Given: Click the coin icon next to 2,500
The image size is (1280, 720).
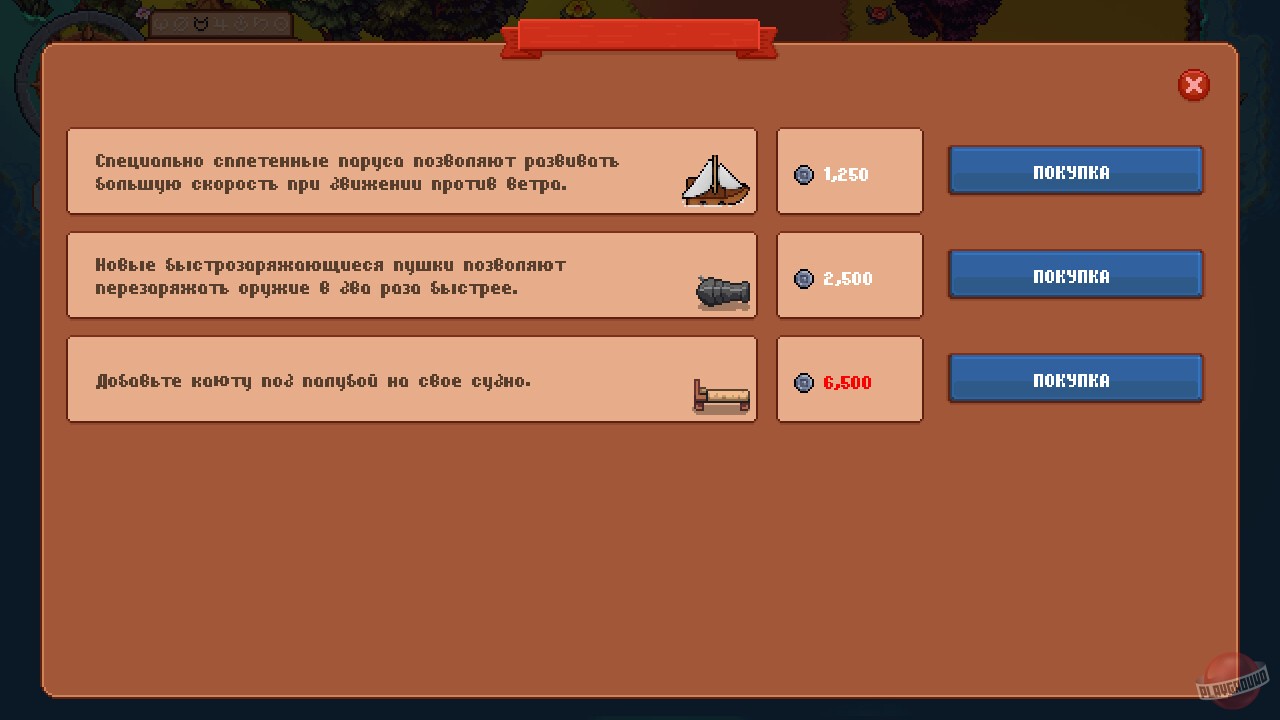Looking at the screenshot, I should [804, 279].
